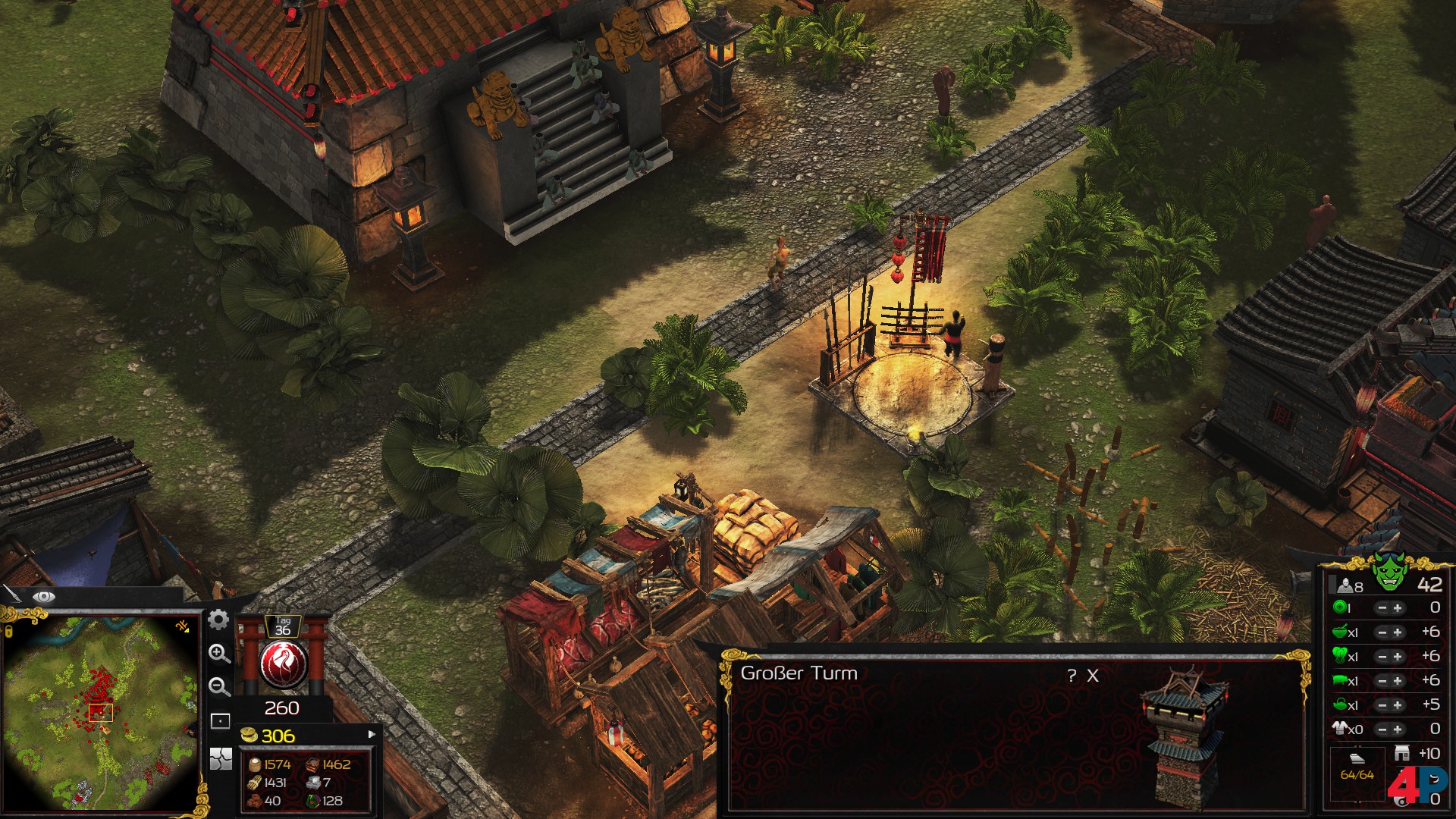The height and width of the screenshot is (819, 1456).
Task: Decrease the tax rate with minus
Action: (x=1382, y=608)
